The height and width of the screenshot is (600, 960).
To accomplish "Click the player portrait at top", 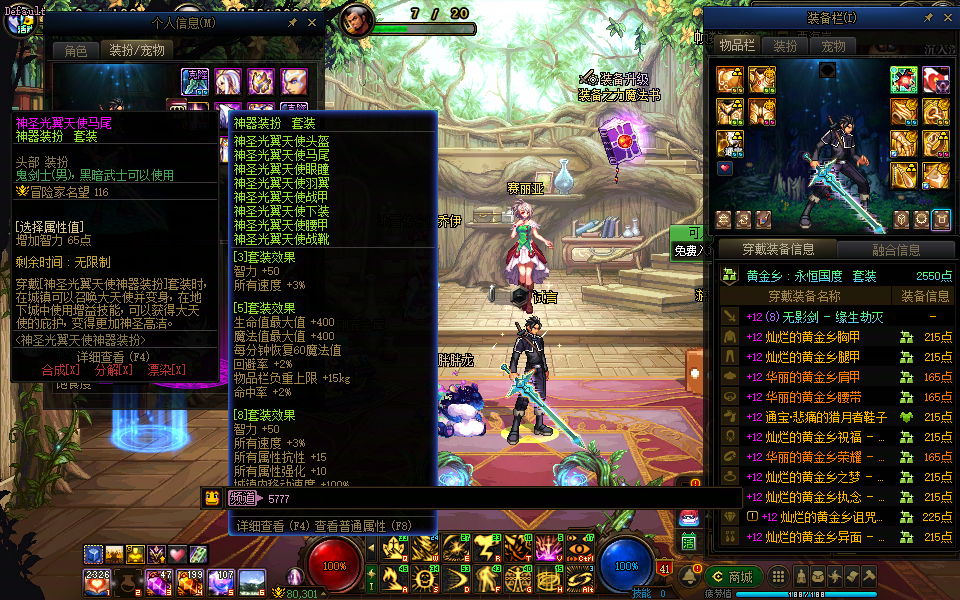I will point(357,20).
